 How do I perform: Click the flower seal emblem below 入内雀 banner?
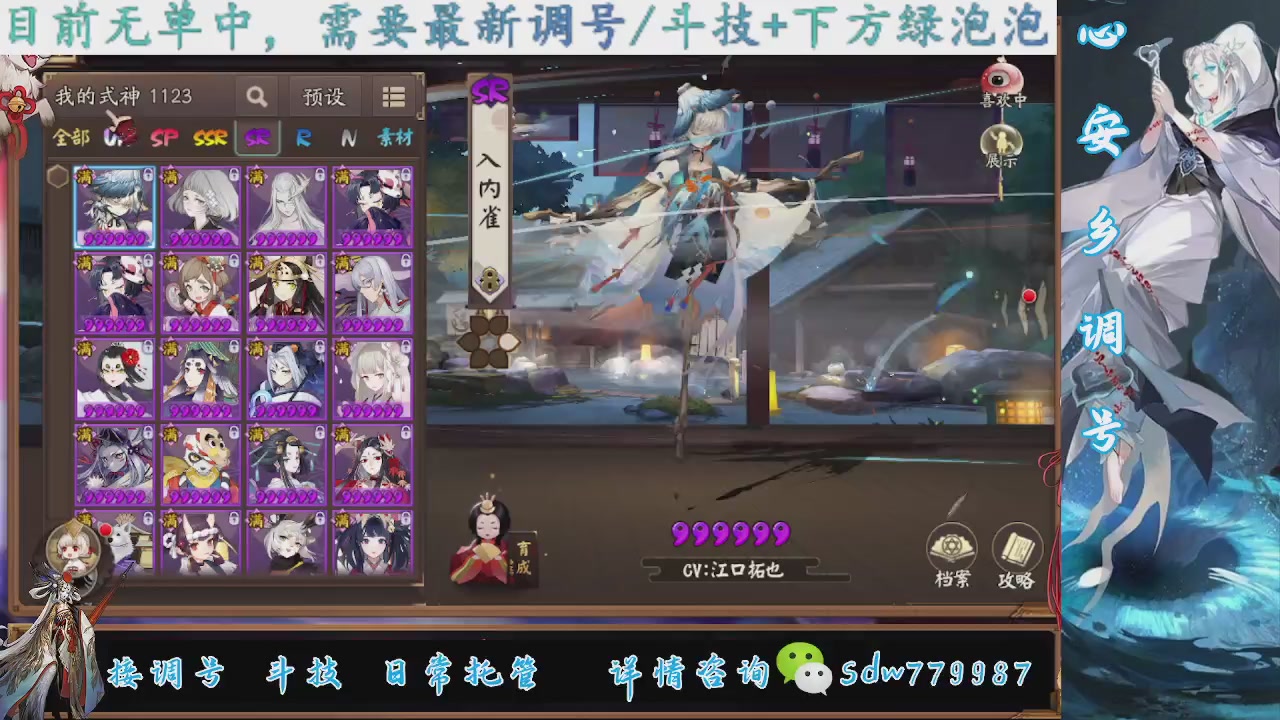(x=487, y=343)
